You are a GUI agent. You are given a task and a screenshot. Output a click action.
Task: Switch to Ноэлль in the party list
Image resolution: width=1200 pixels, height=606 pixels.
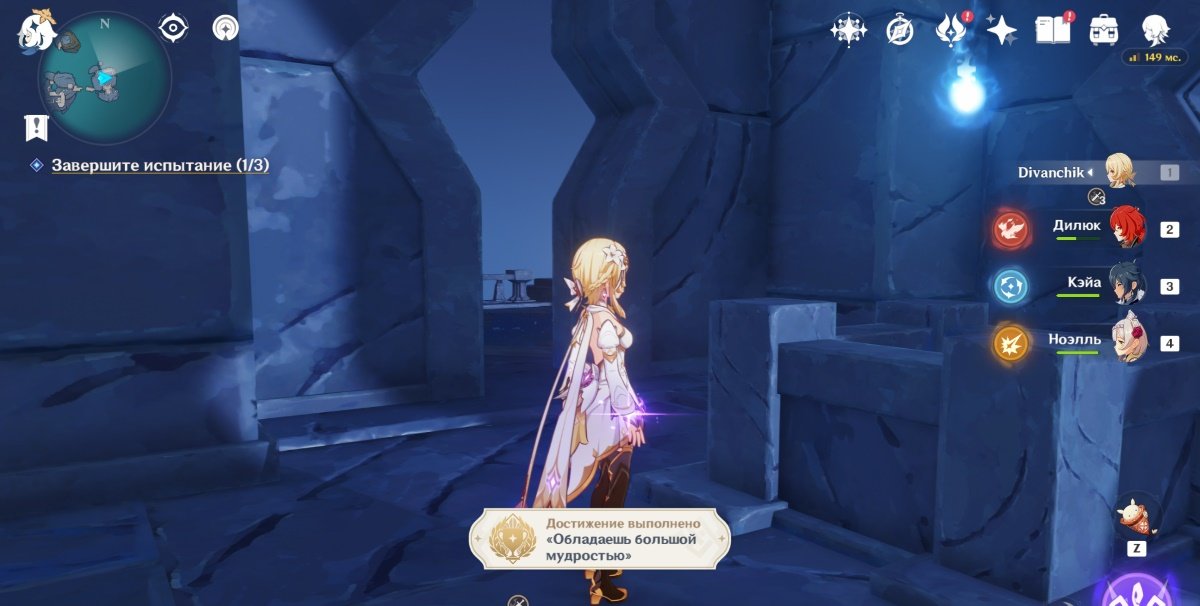[1130, 342]
